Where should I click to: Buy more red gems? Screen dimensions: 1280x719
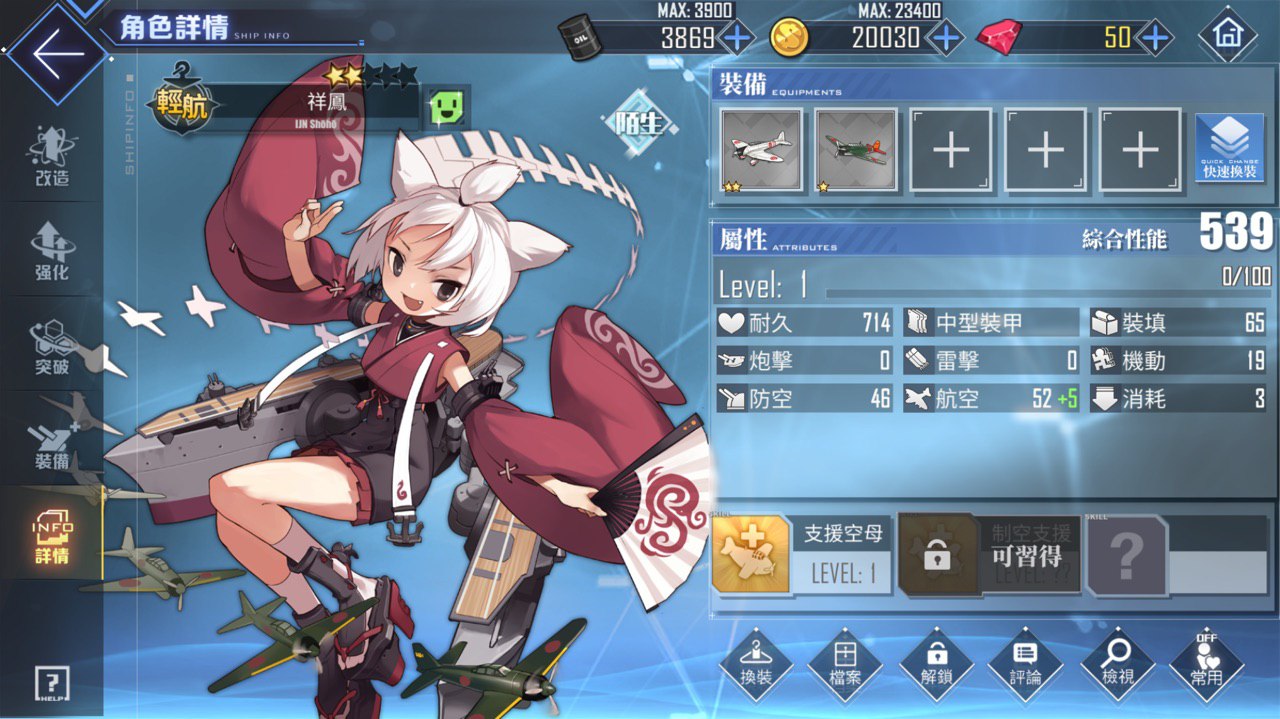pyautogui.click(x=1155, y=38)
